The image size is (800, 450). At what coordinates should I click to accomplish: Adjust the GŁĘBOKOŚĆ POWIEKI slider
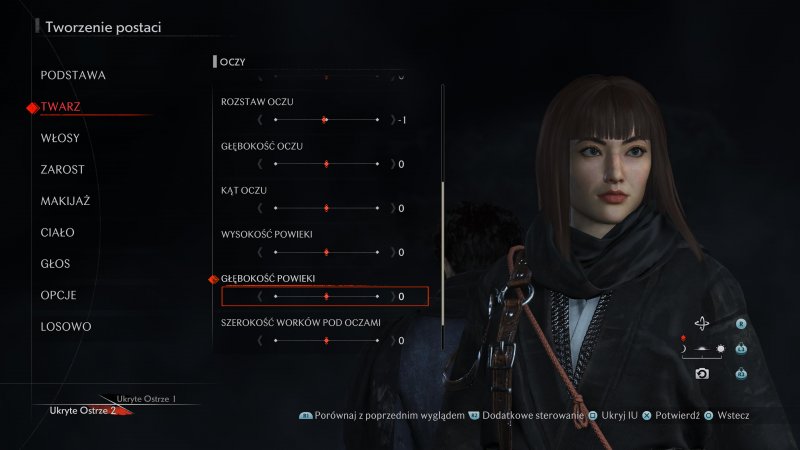(x=326, y=296)
